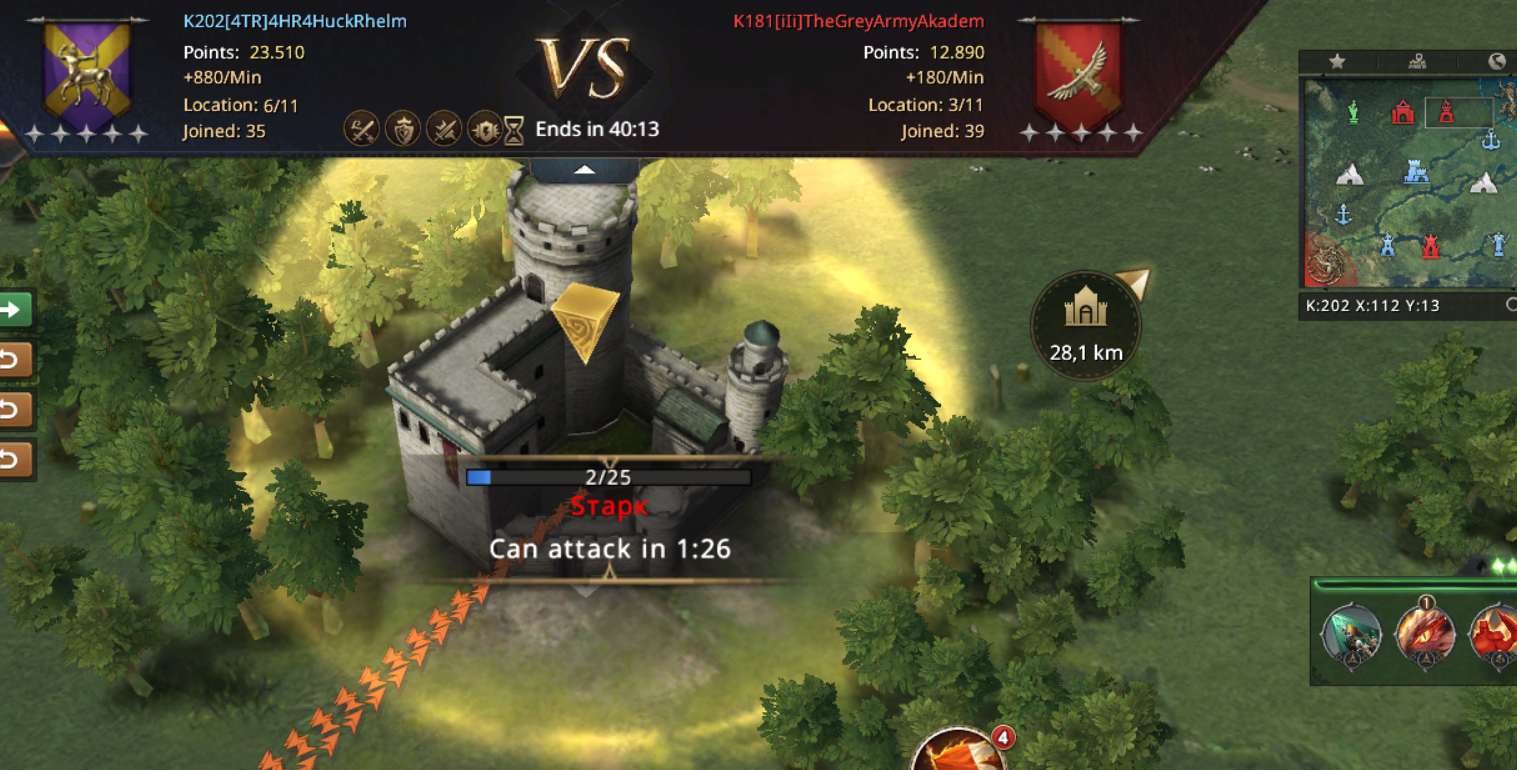Click the crowned shield buff icon

pos(402,130)
